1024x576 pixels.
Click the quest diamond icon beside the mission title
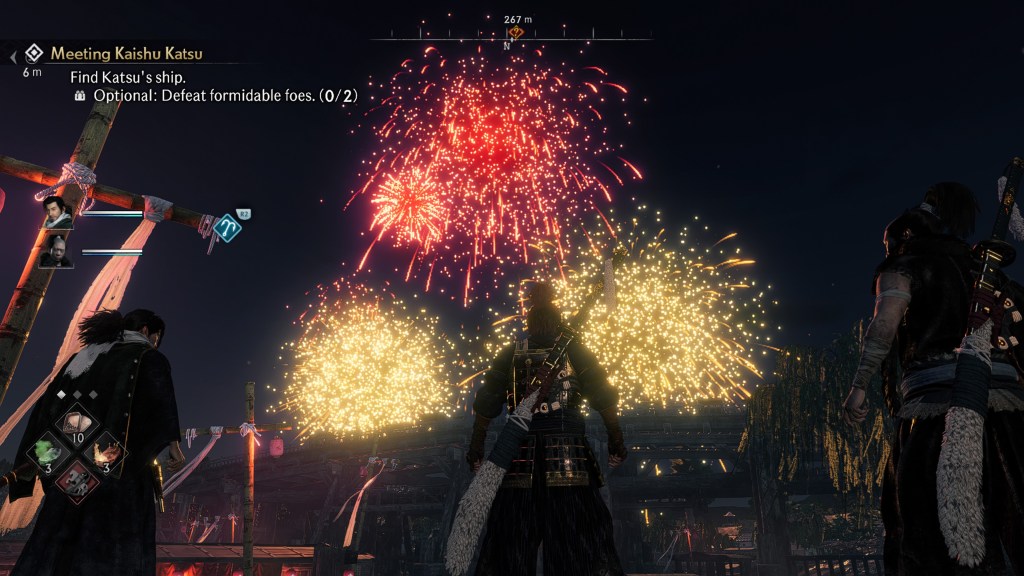pos(34,53)
